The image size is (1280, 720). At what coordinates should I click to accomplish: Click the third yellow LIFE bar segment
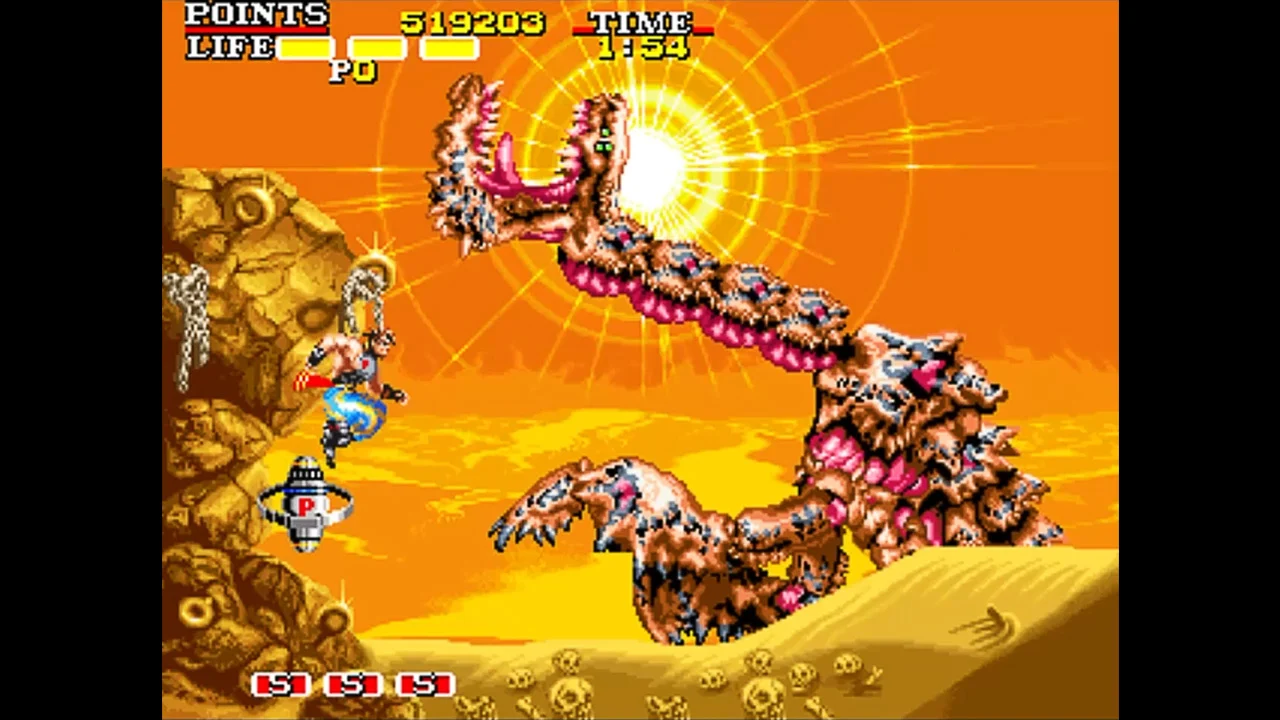click(x=447, y=48)
